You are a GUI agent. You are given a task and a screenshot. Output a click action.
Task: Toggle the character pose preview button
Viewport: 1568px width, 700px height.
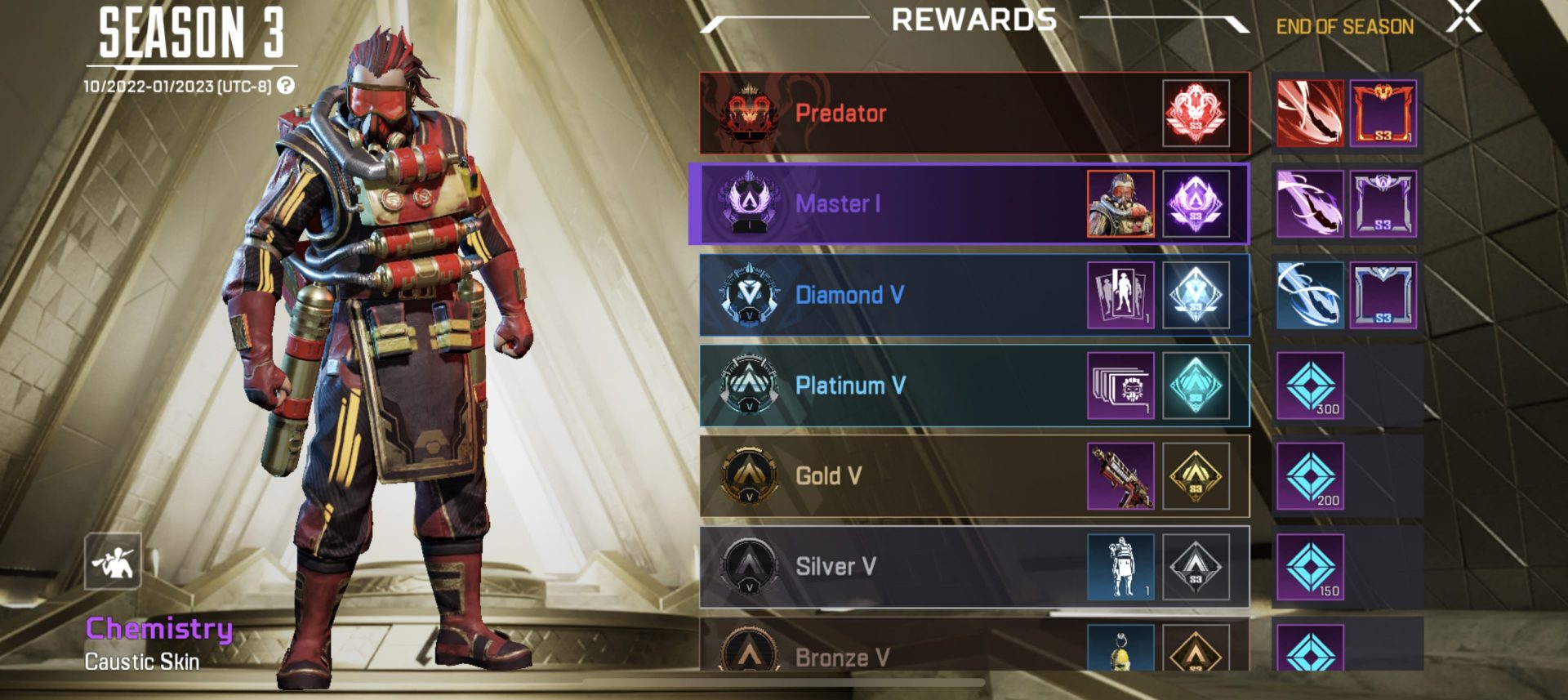coord(113,561)
